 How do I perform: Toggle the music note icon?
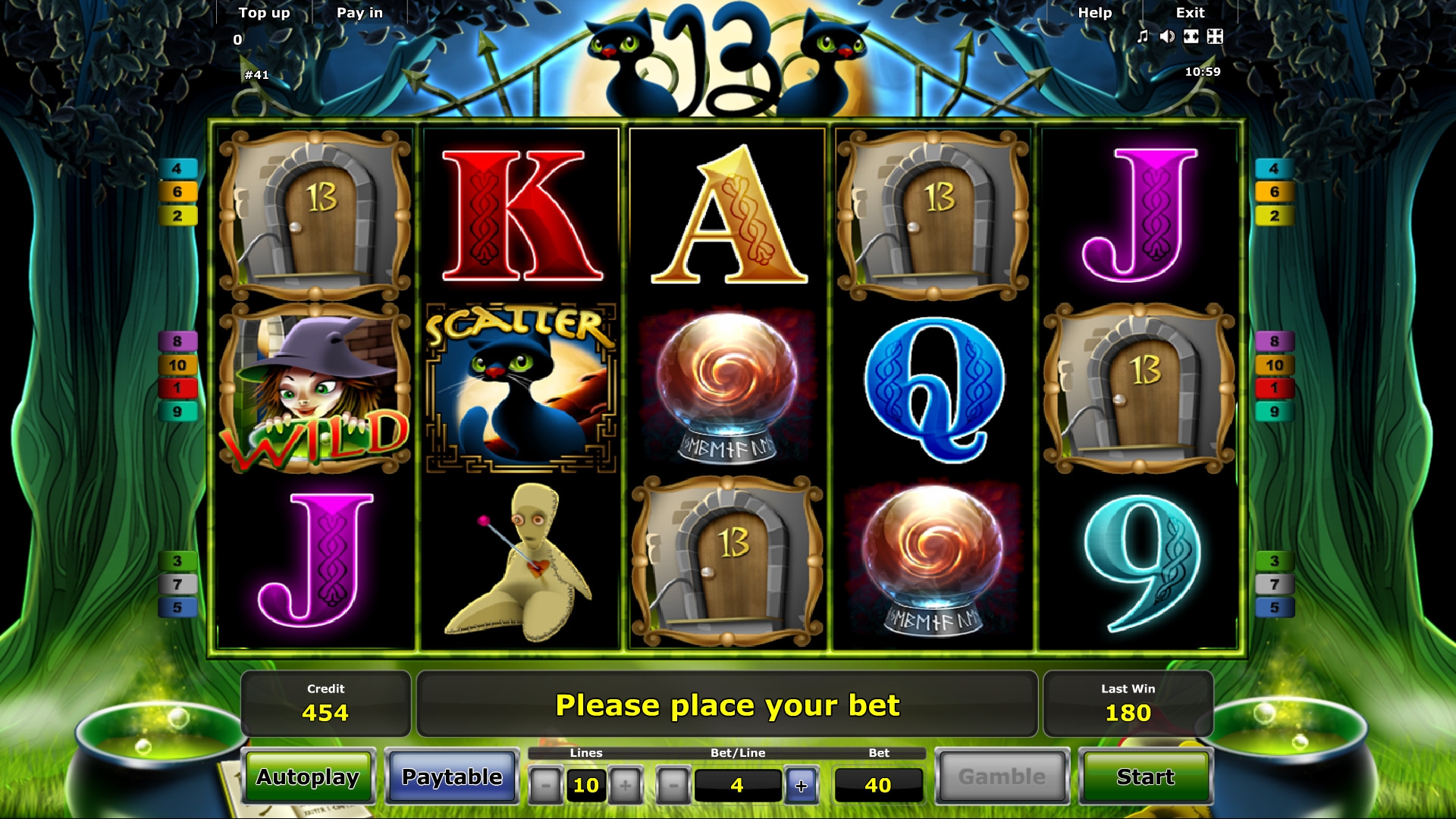click(x=1143, y=36)
